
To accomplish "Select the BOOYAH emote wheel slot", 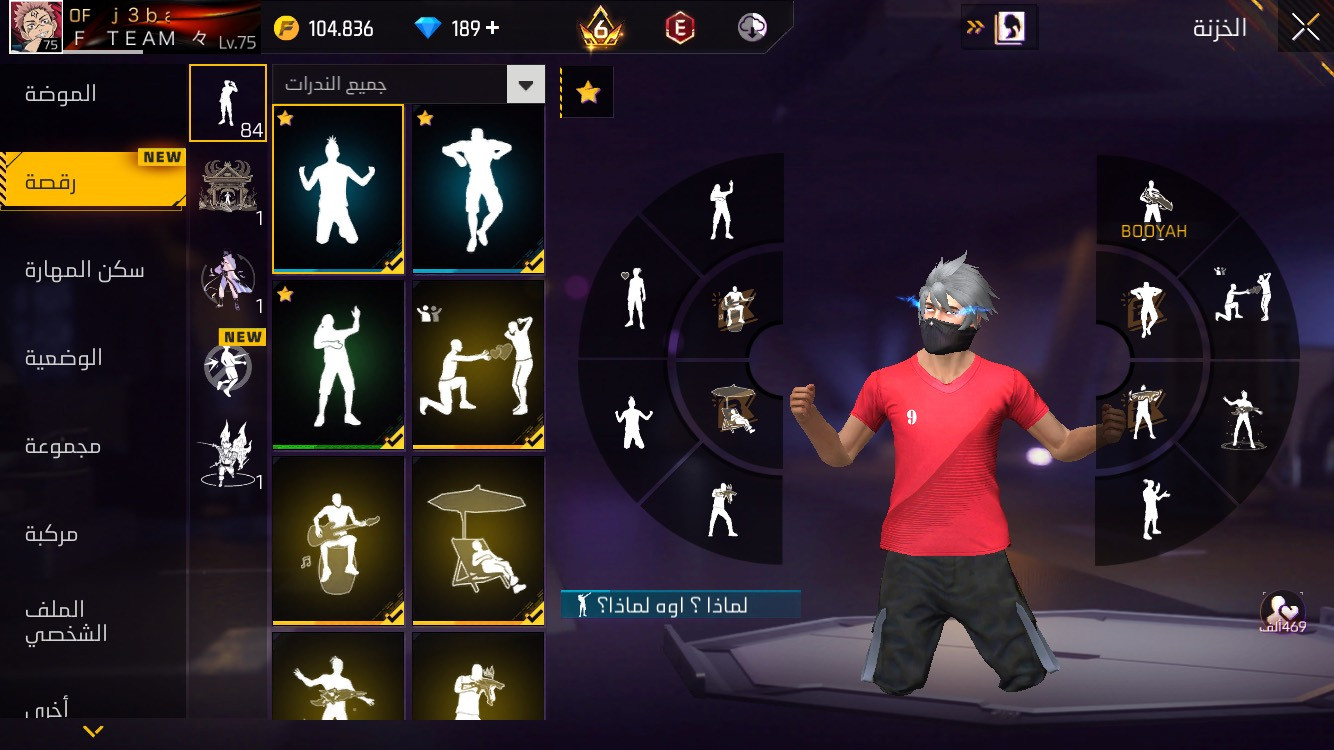I will (1153, 211).
